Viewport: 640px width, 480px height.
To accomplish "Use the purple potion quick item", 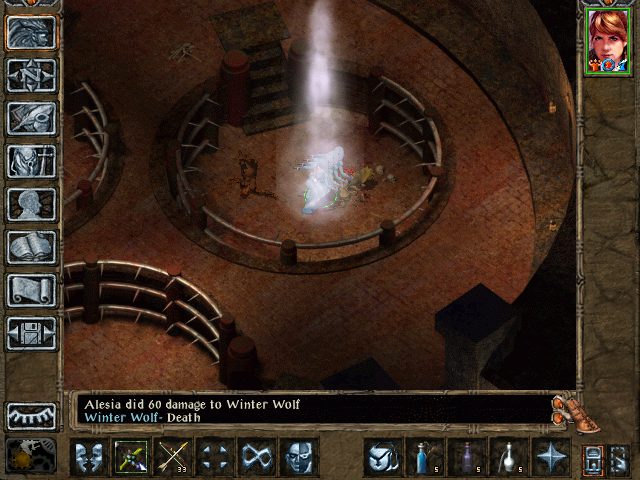I will 467,457.
